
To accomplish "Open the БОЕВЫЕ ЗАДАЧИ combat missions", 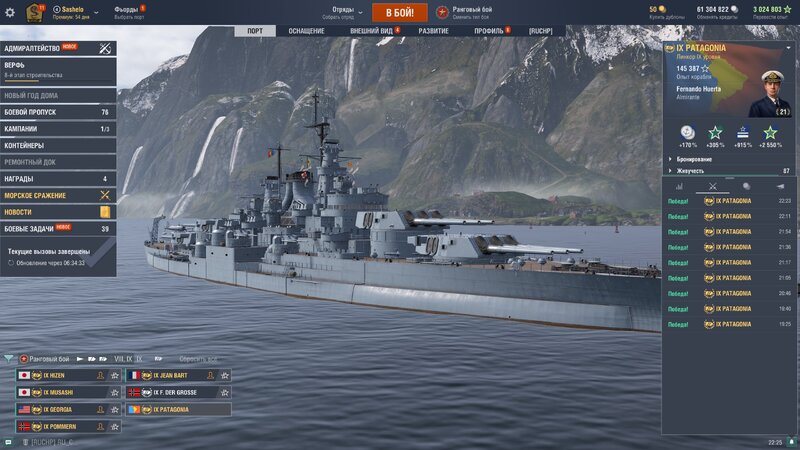I will coord(58,229).
